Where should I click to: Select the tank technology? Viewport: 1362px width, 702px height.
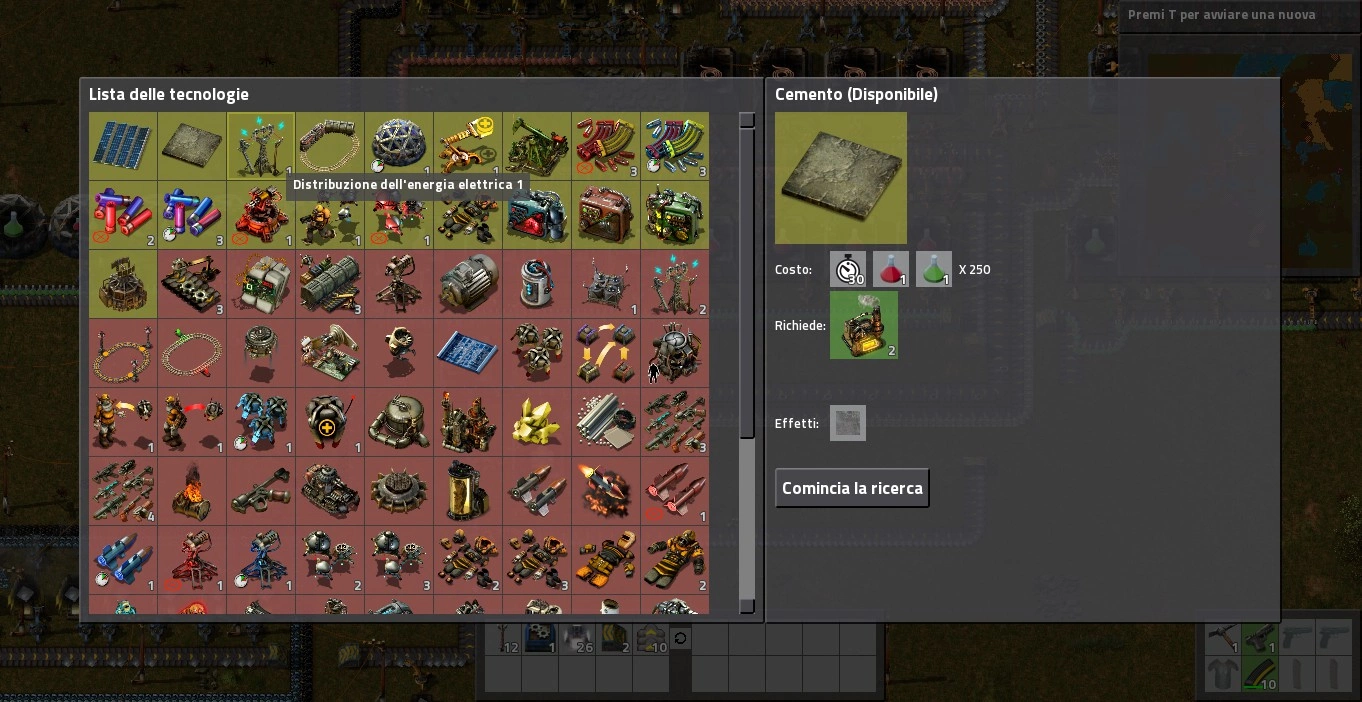[x=330, y=491]
